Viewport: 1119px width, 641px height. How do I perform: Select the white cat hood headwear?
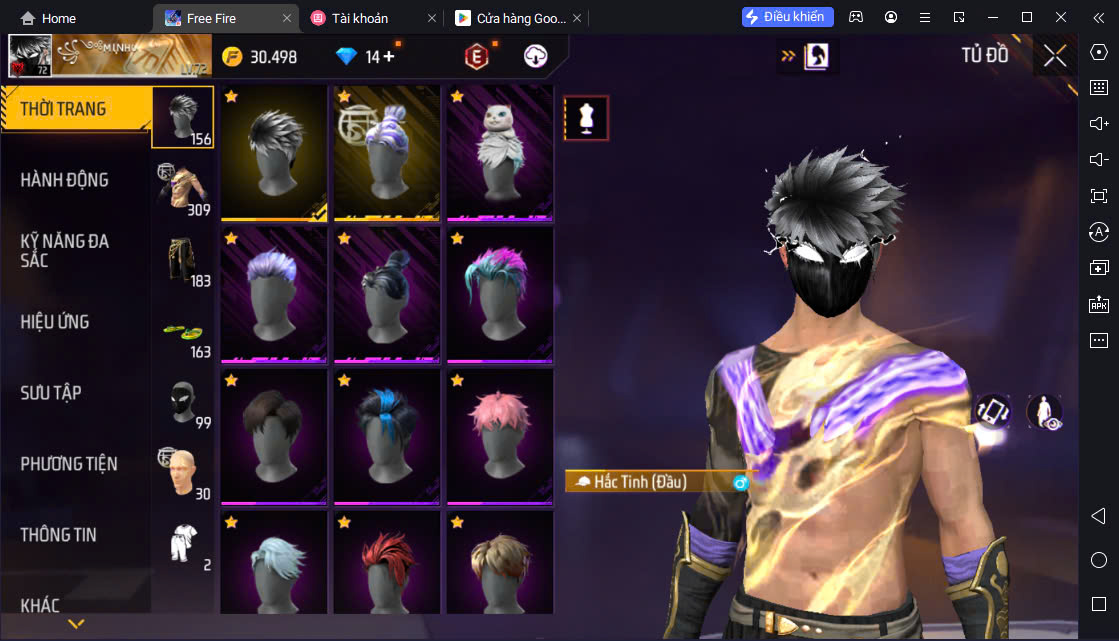[499, 153]
